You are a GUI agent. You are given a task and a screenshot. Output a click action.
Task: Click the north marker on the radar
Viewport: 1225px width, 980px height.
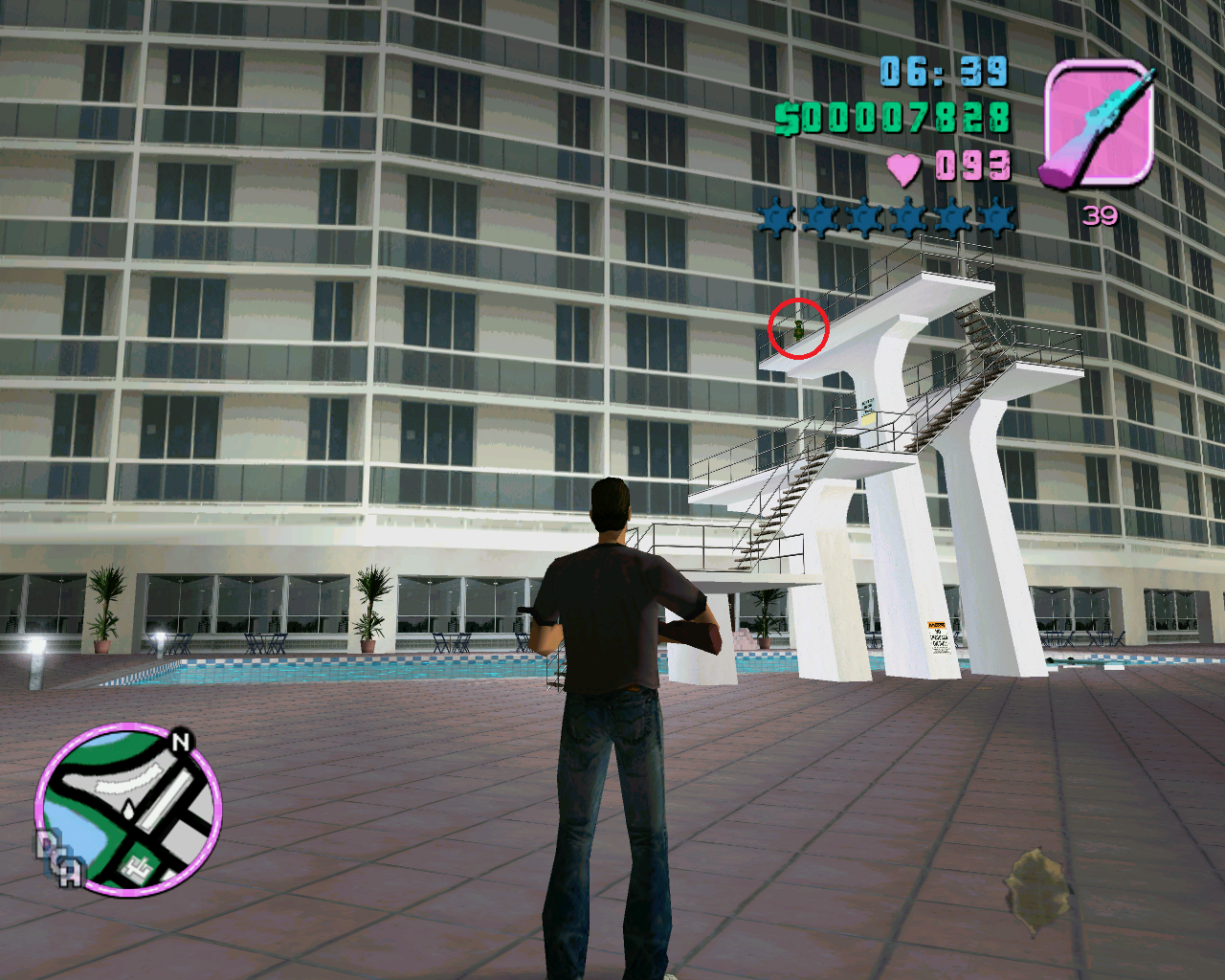pos(181,740)
